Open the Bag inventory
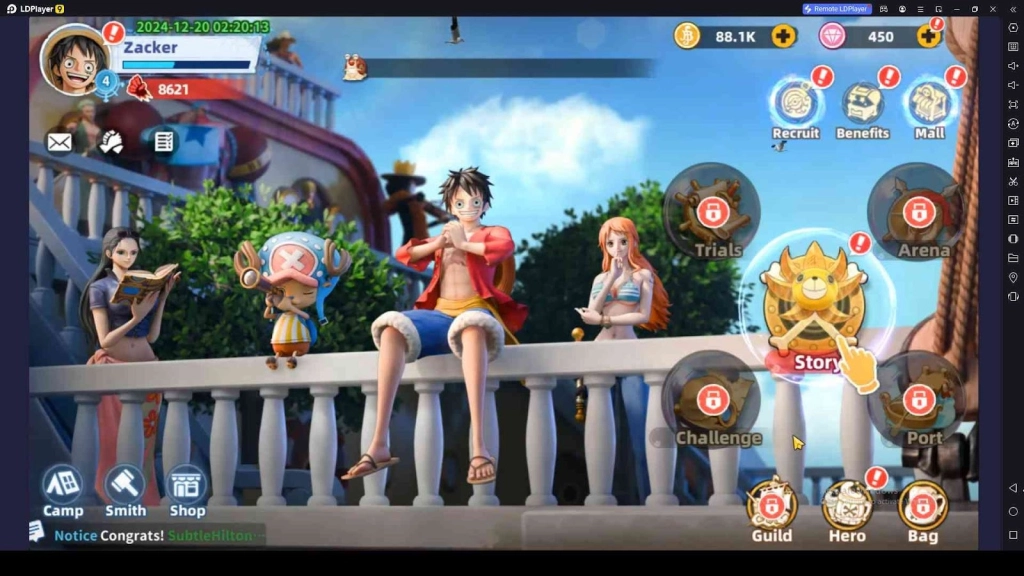 coord(922,508)
